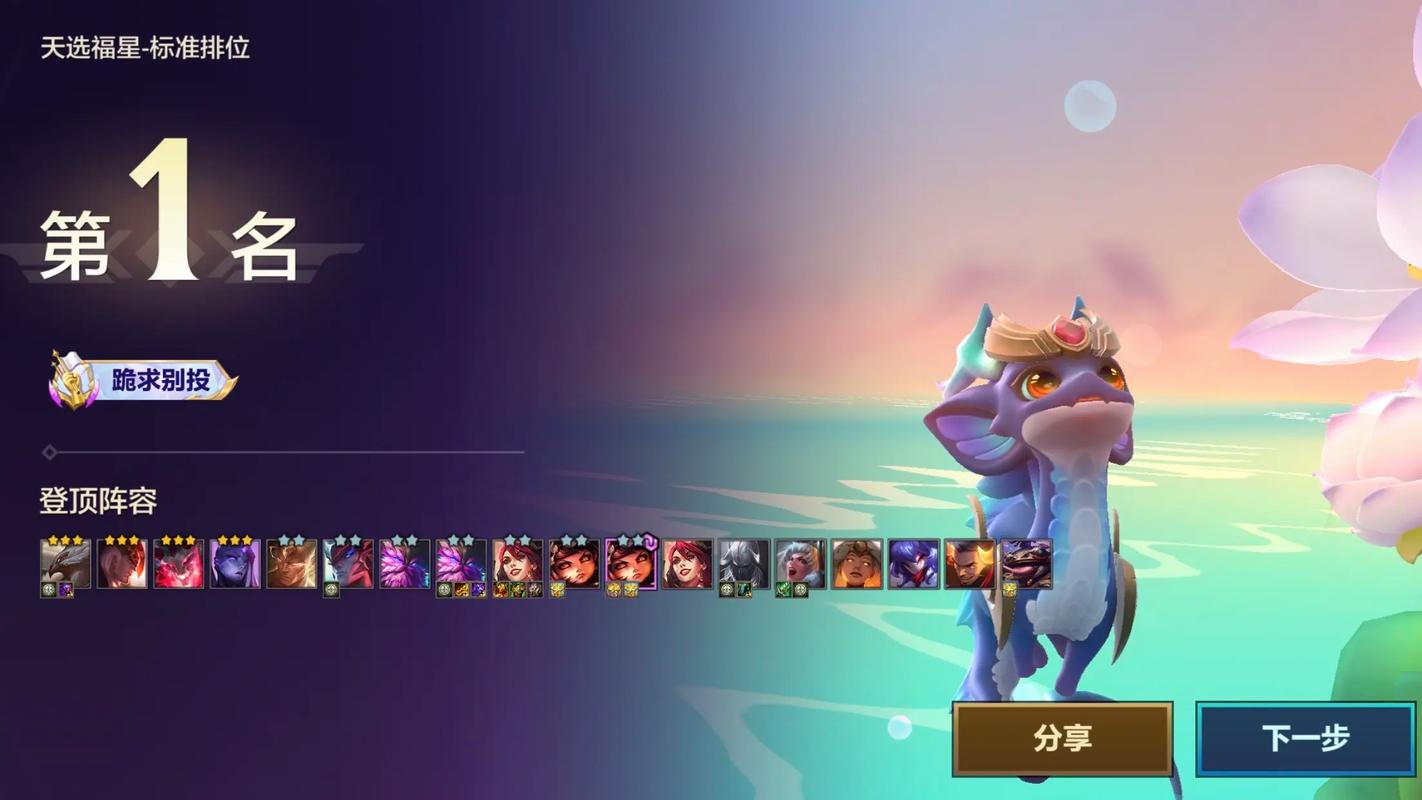Viewport: 1422px width, 800px height.
Task: Choose the three-star red demon champion portrait
Action: click(x=179, y=564)
